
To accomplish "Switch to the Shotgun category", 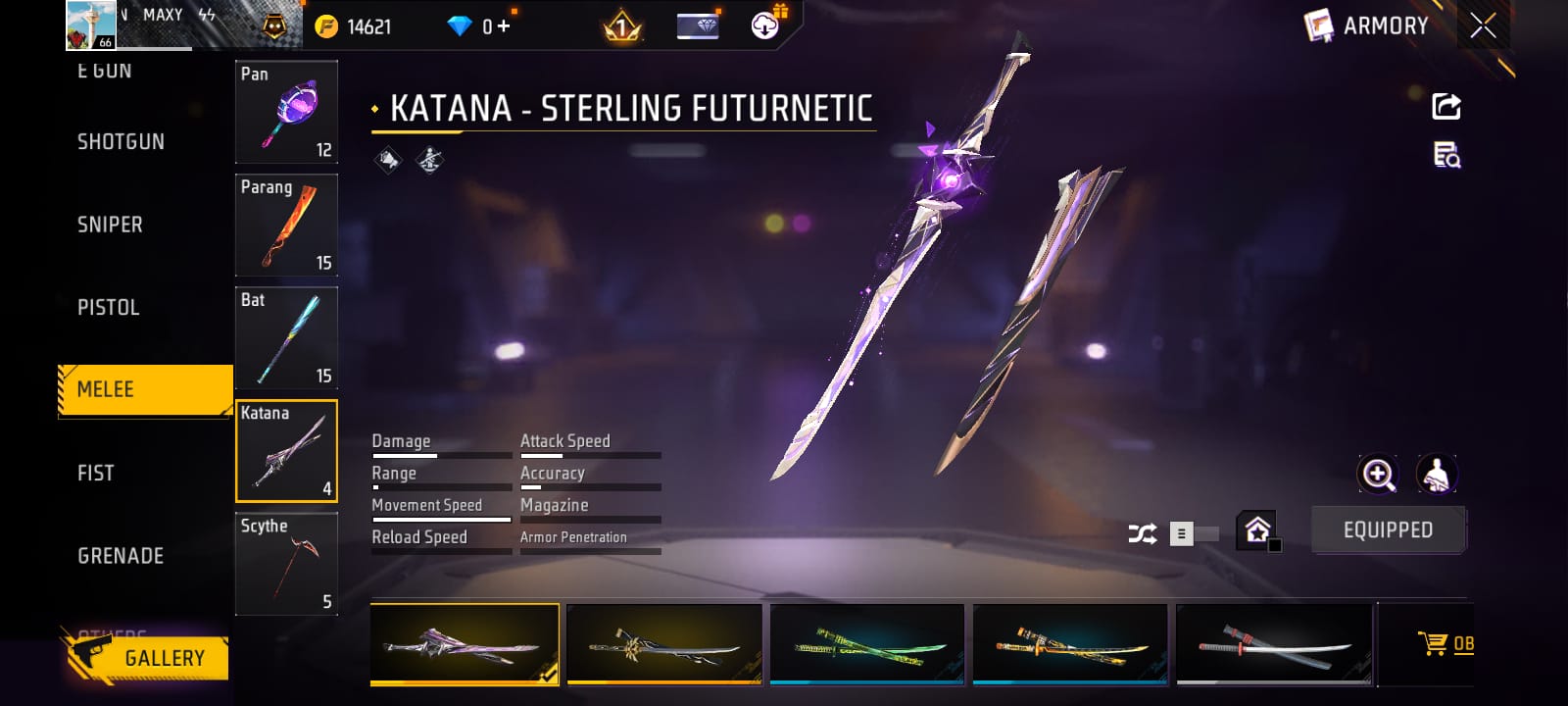I will pos(121,142).
